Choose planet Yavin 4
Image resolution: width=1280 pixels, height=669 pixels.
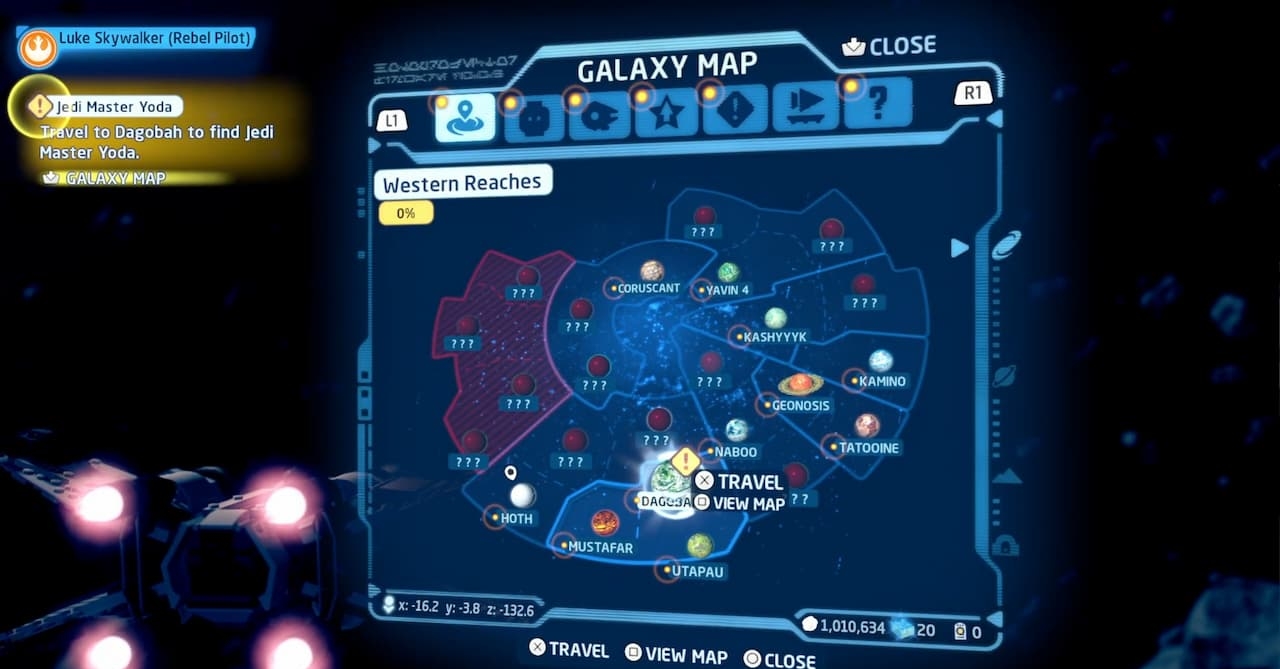(x=728, y=273)
